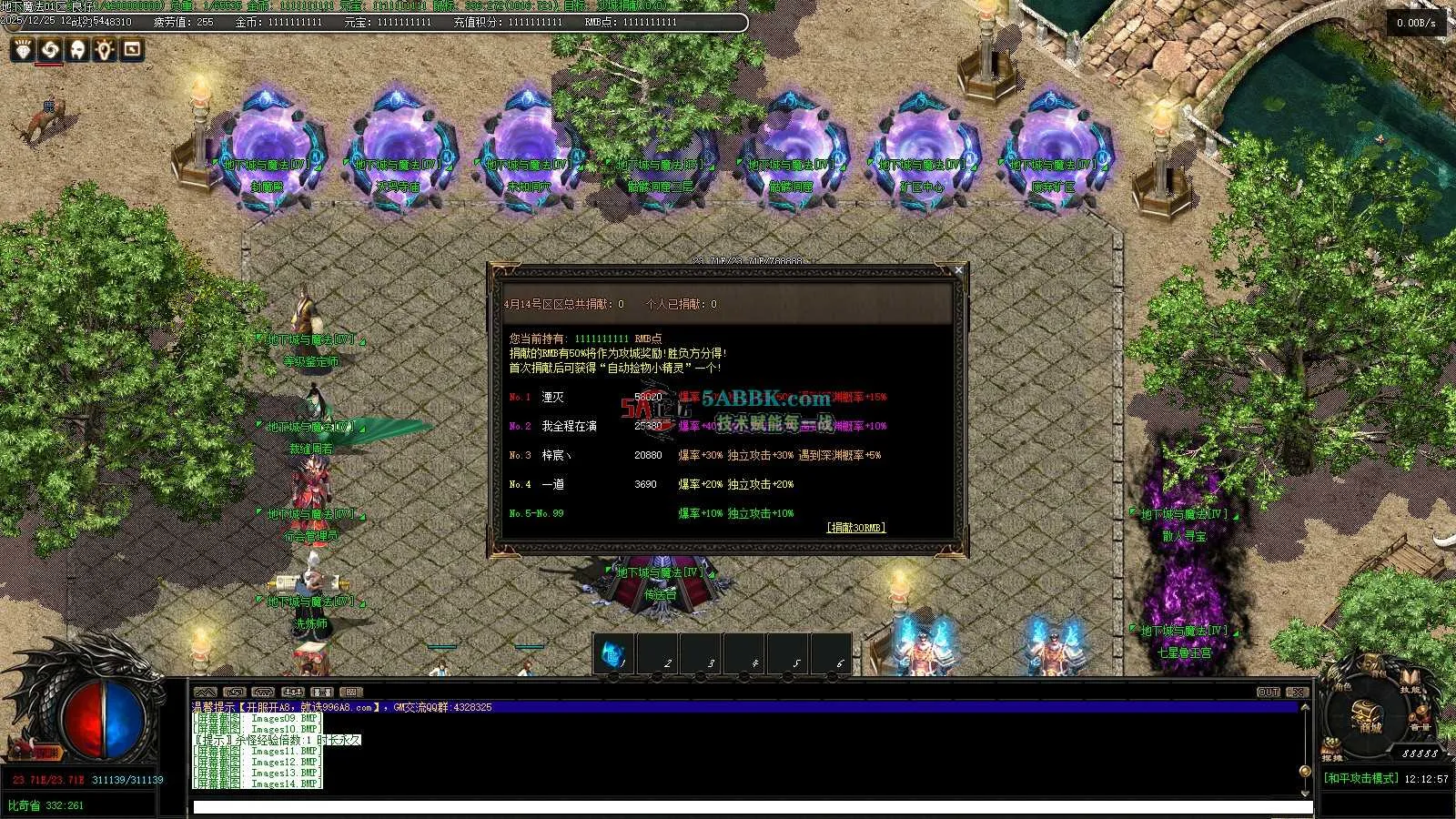Toggle the light bulb hint icon
The image size is (1456, 819).
click(106, 50)
